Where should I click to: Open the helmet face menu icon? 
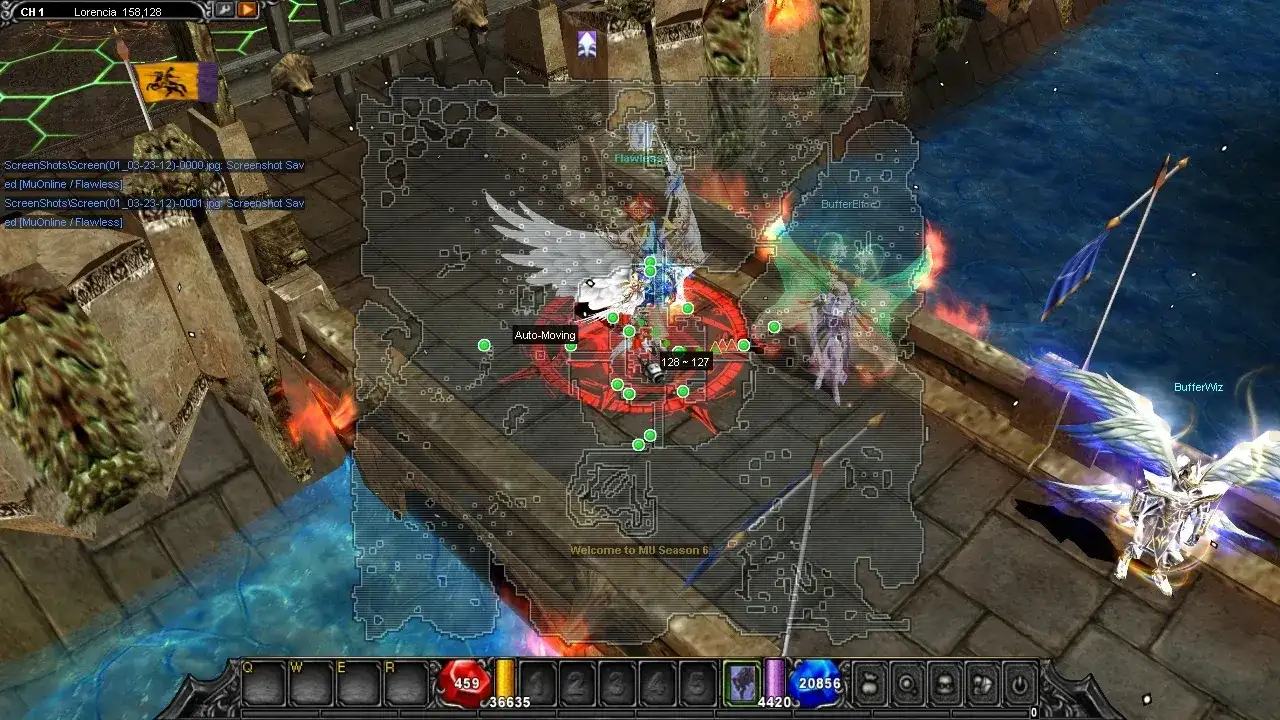(944, 684)
